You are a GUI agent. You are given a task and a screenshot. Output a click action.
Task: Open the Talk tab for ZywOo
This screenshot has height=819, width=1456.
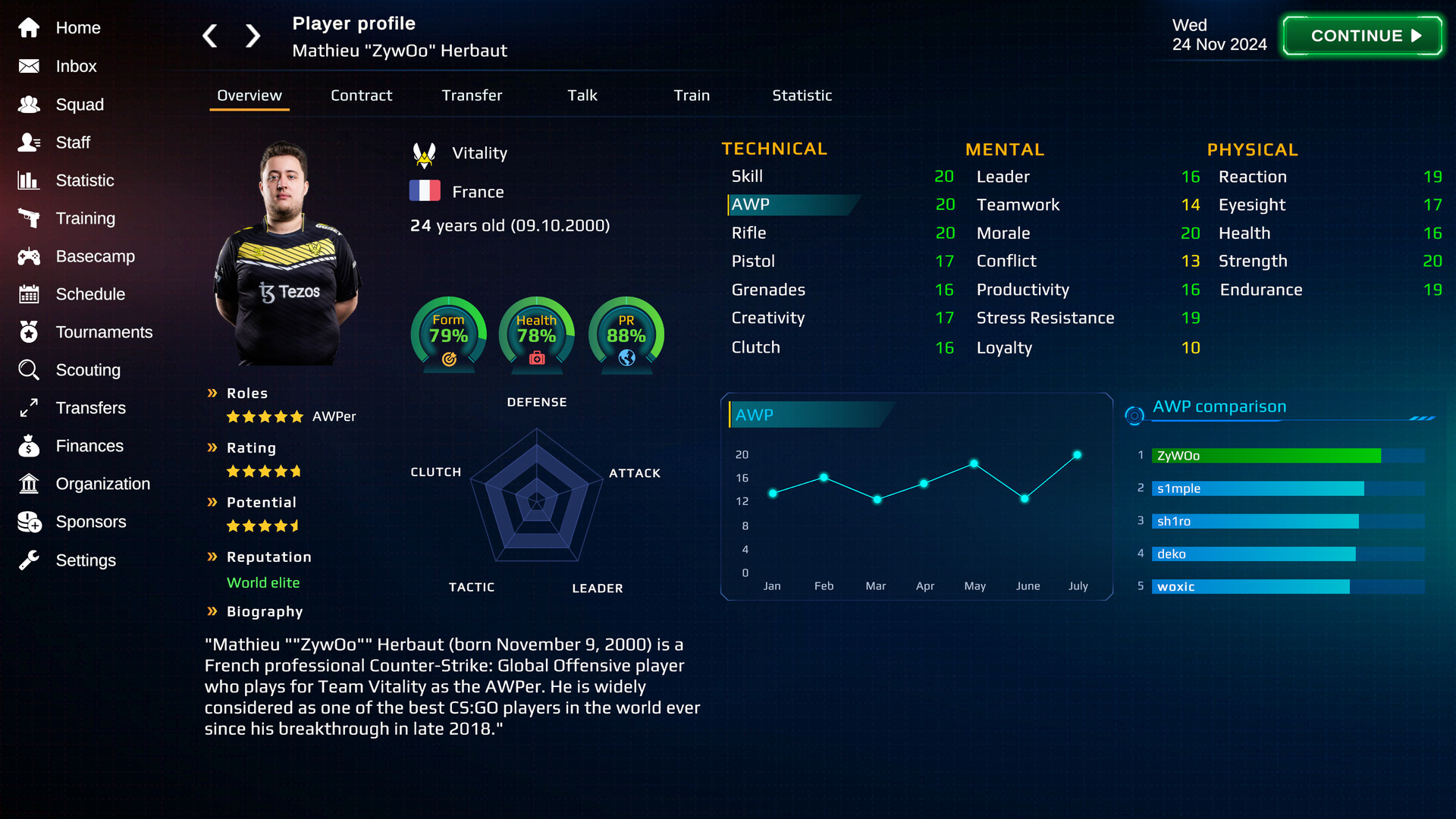(582, 96)
